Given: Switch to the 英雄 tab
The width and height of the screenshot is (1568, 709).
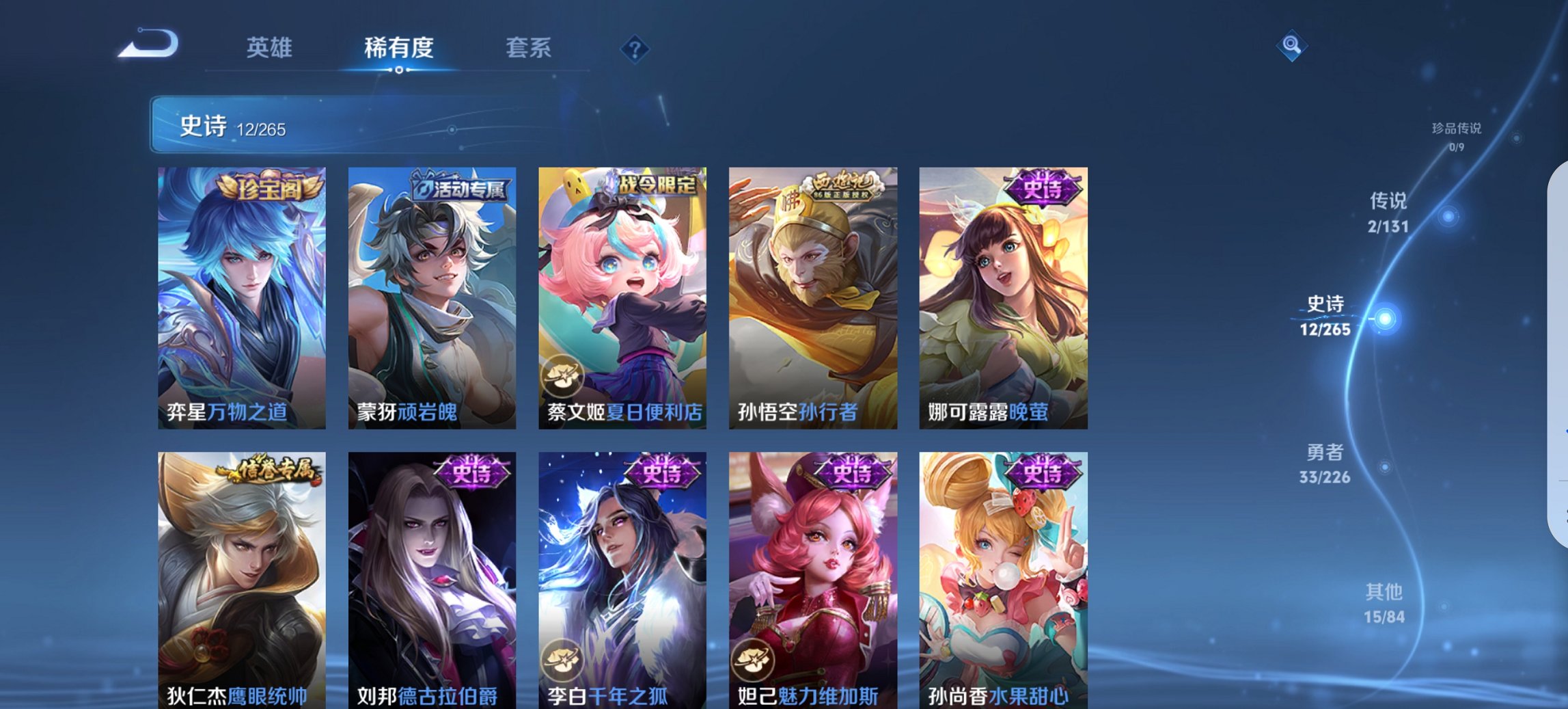Looking at the screenshot, I should pyautogui.click(x=271, y=48).
